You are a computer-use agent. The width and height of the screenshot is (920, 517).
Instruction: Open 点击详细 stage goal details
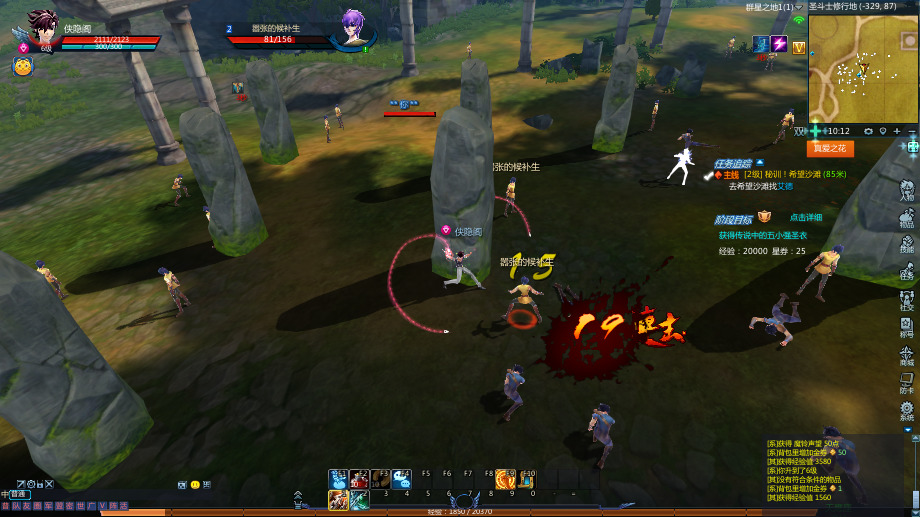coord(805,217)
